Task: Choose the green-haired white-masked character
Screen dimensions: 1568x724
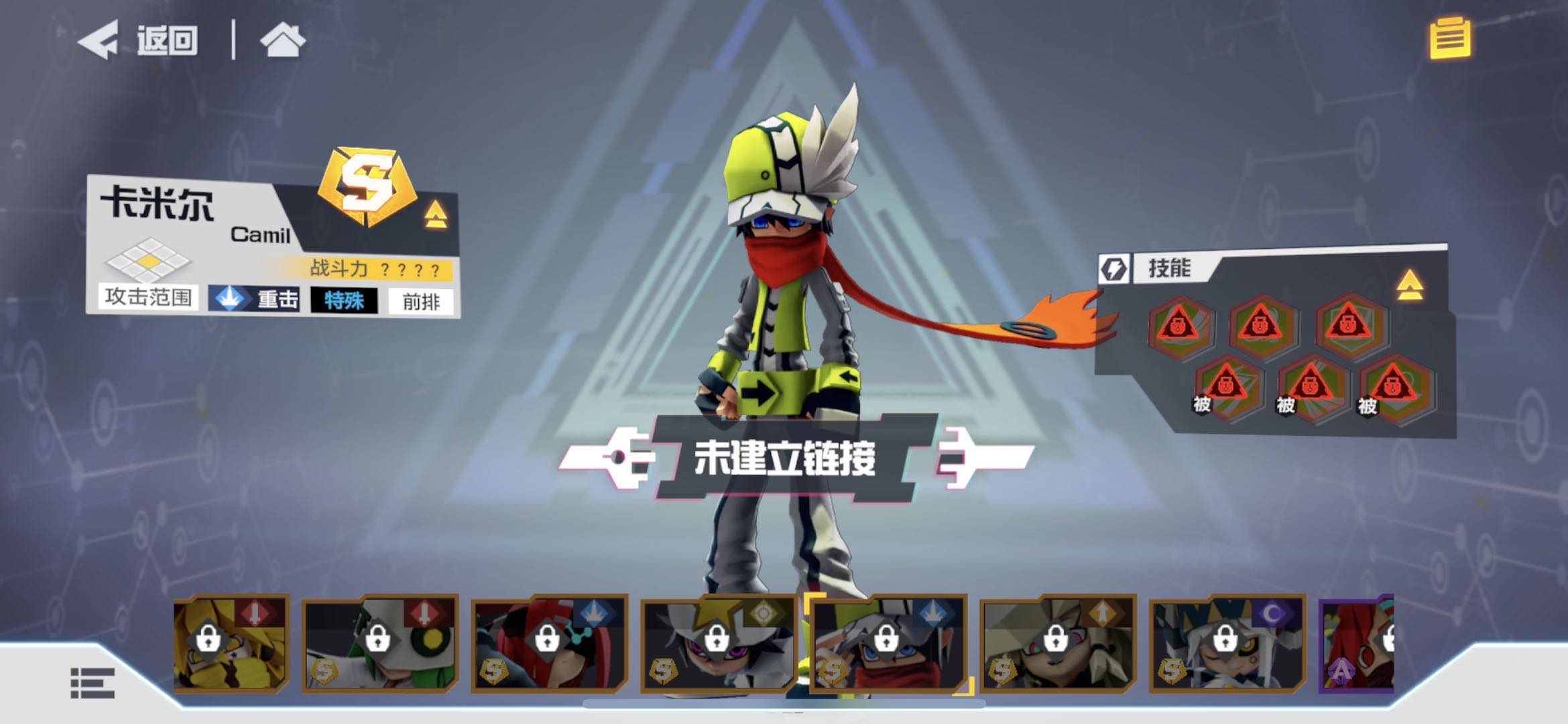Action: pyautogui.click(x=379, y=644)
